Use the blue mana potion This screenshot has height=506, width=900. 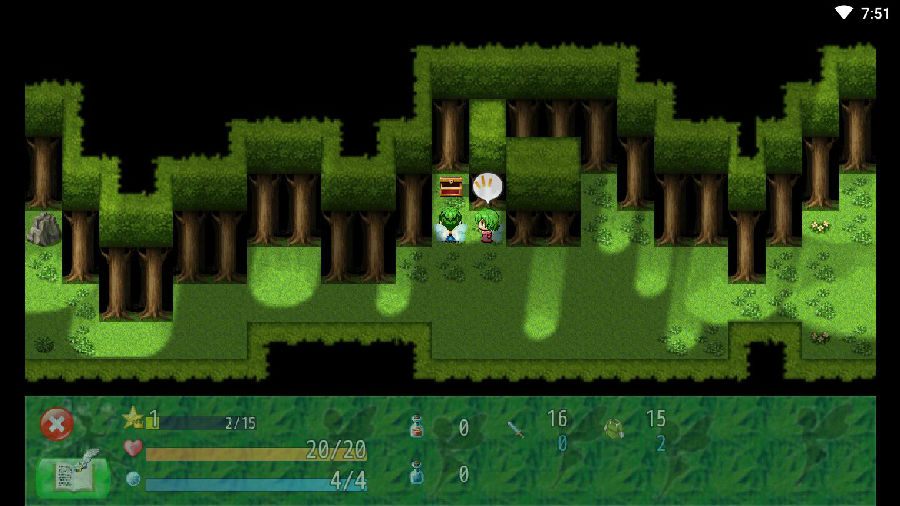[x=417, y=473]
